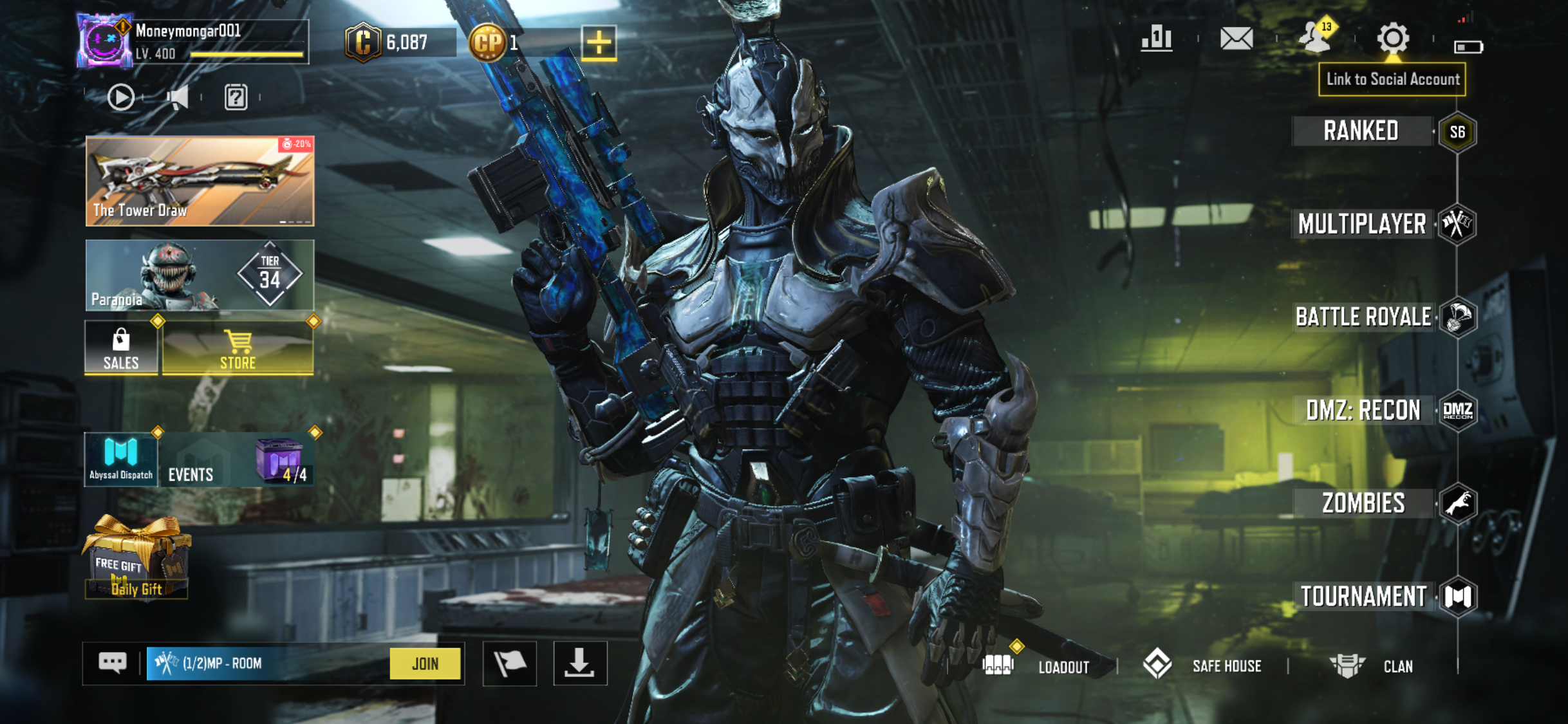Claim the Daily Gift
This screenshot has width=1568, height=724.
click(136, 560)
